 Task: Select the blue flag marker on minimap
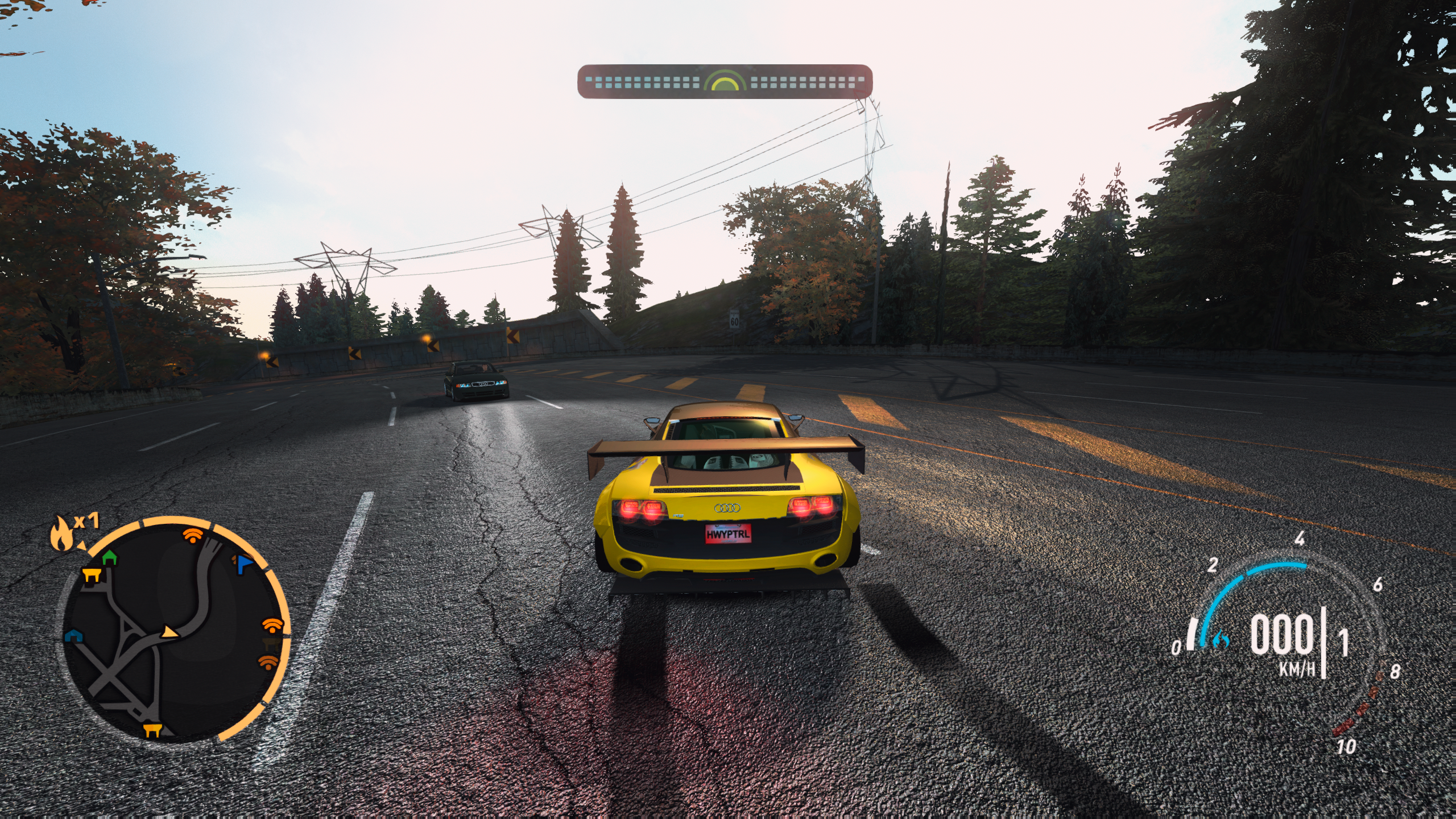pyautogui.click(x=243, y=563)
